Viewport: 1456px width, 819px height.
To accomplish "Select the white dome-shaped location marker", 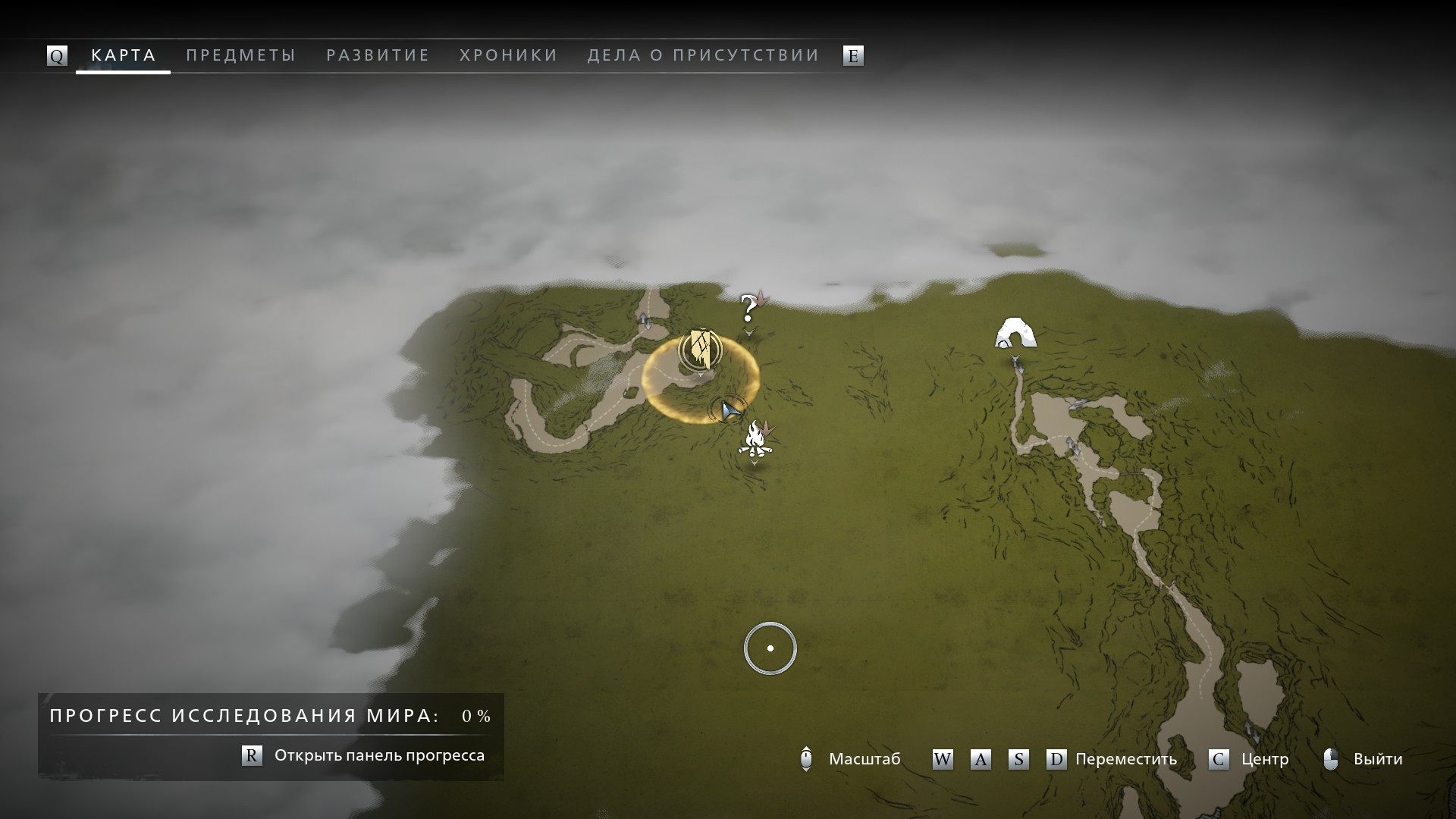I will coord(1015,333).
